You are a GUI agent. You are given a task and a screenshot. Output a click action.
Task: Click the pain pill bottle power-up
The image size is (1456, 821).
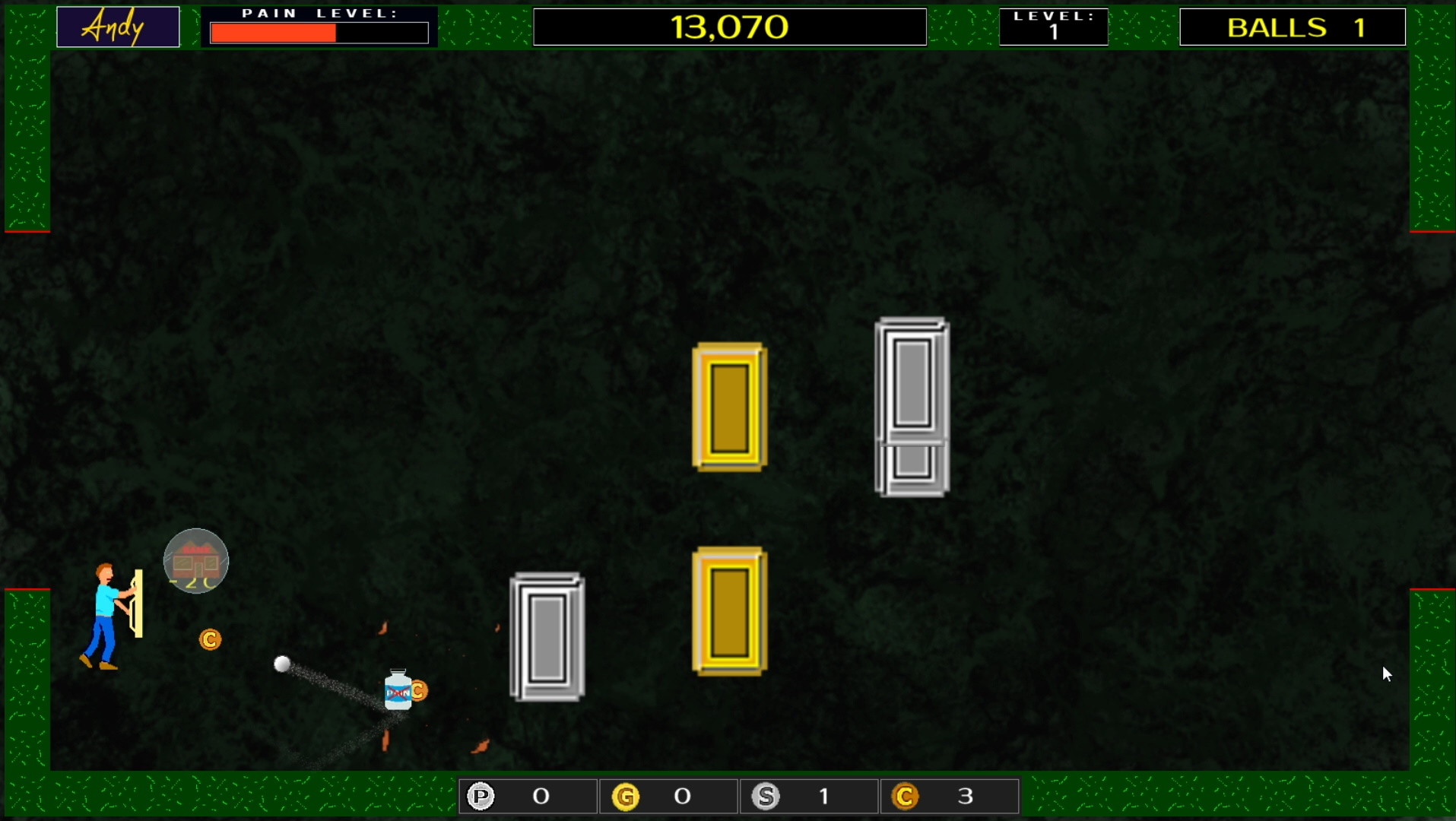coord(397,692)
